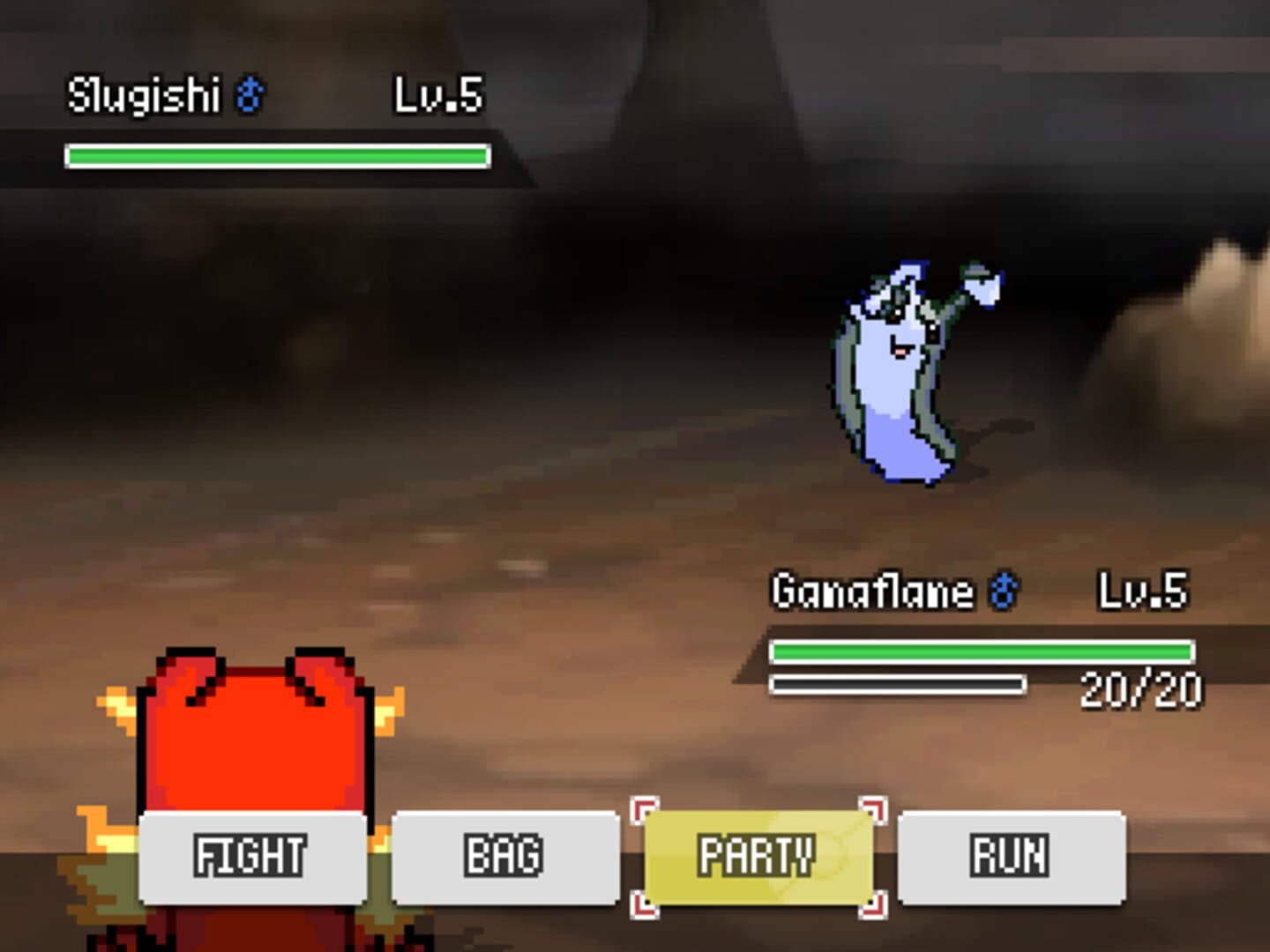Open the FIGHT menu

pyautogui.click(x=253, y=853)
